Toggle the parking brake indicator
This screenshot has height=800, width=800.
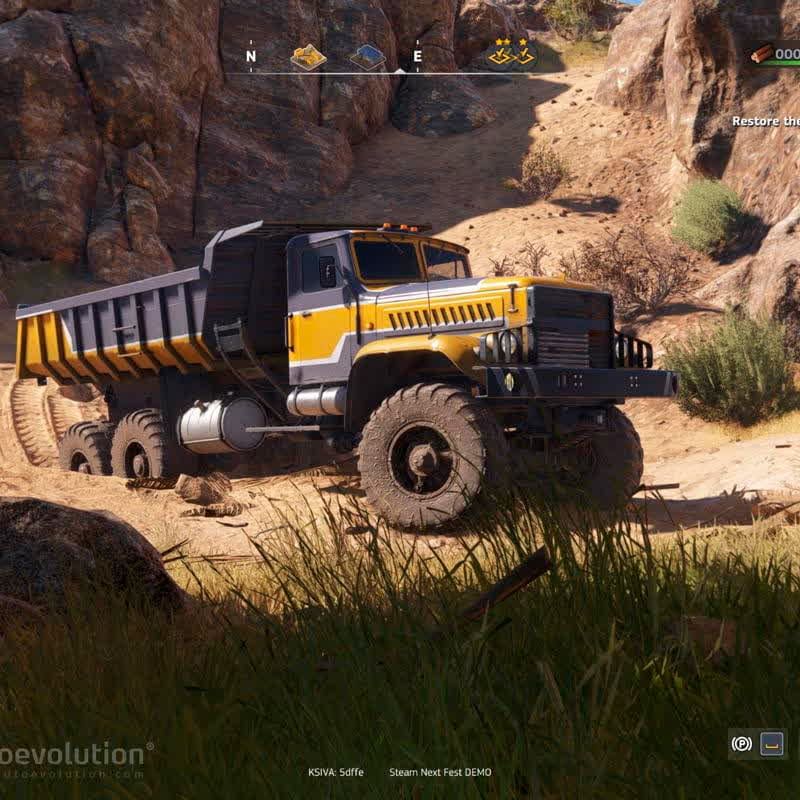(x=741, y=744)
